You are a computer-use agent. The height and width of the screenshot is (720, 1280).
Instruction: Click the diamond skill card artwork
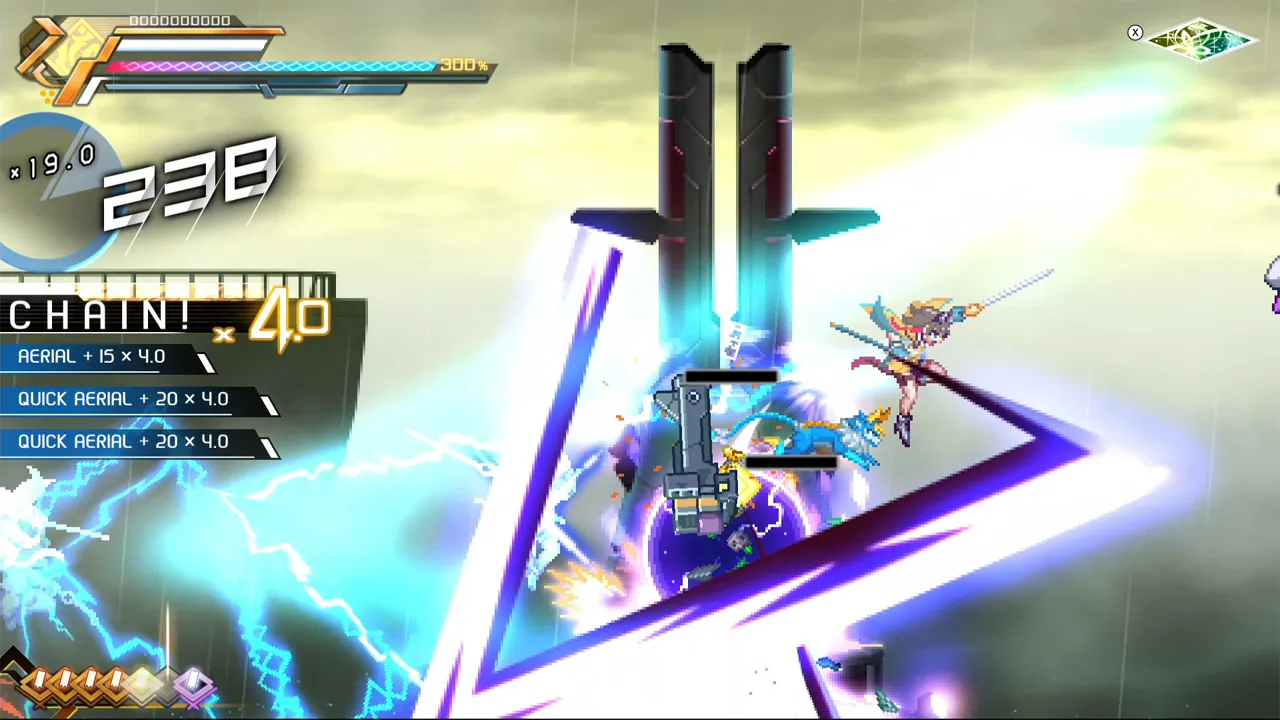pos(1200,40)
